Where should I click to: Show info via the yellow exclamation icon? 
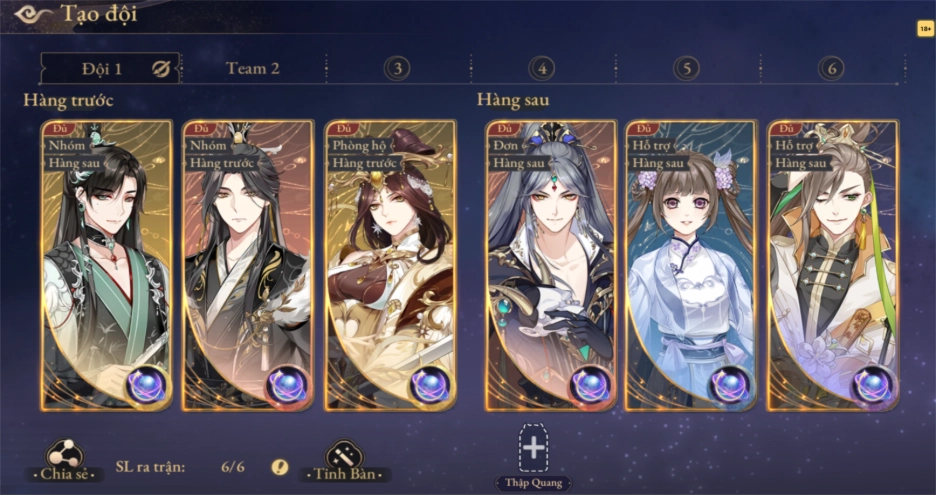280,467
